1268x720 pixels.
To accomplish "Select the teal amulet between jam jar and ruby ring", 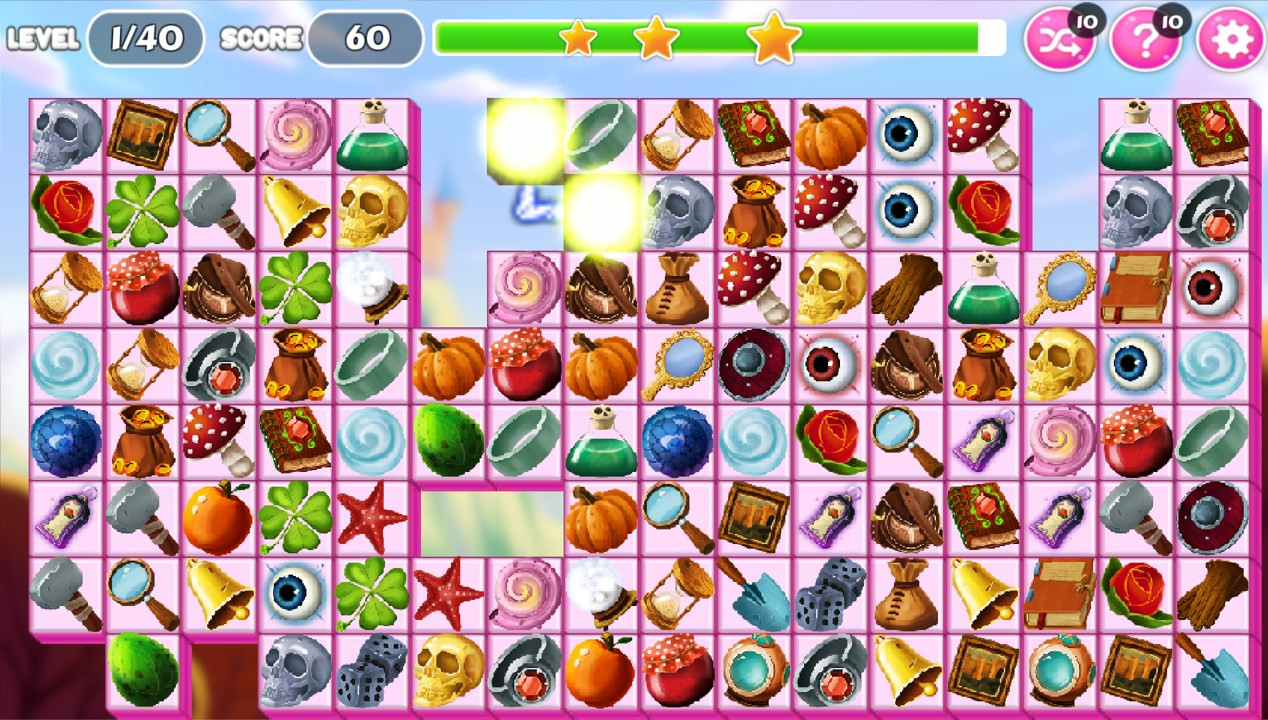I will [x=754, y=671].
